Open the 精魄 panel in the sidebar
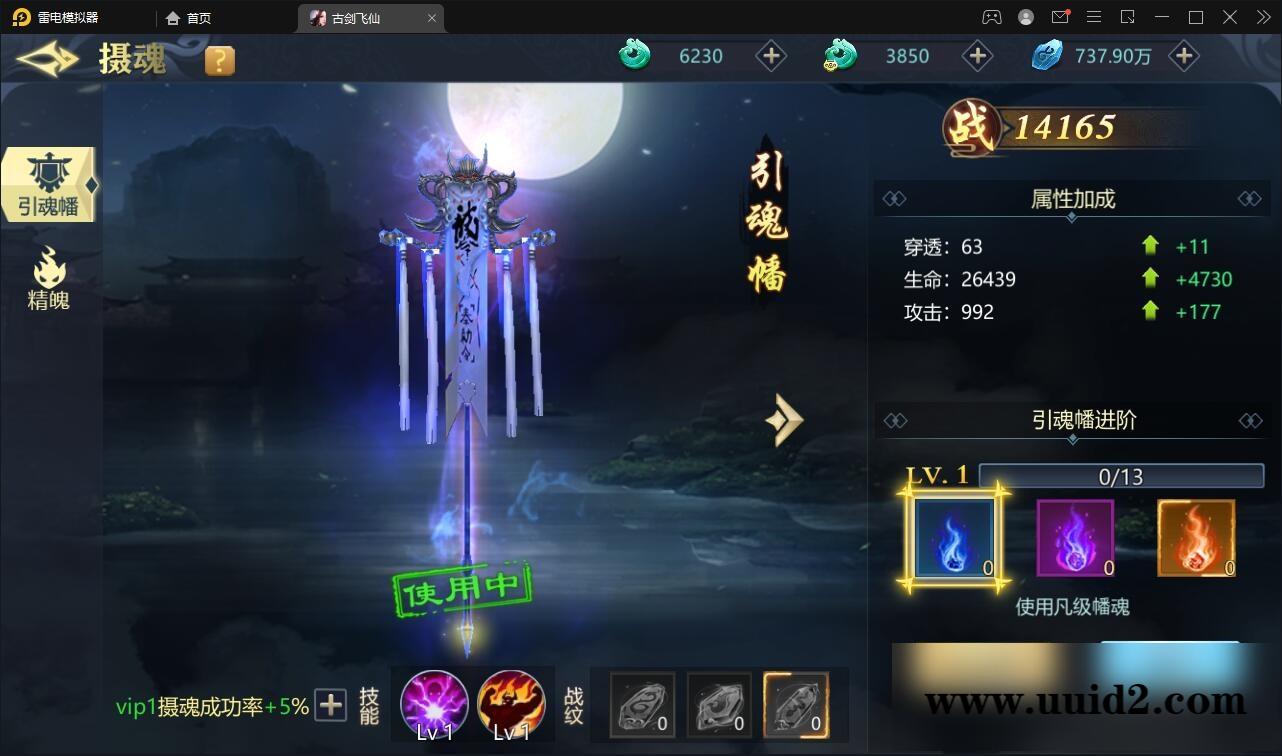The width and height of the screenshot is (1282, 756). (x=47, y=280)
